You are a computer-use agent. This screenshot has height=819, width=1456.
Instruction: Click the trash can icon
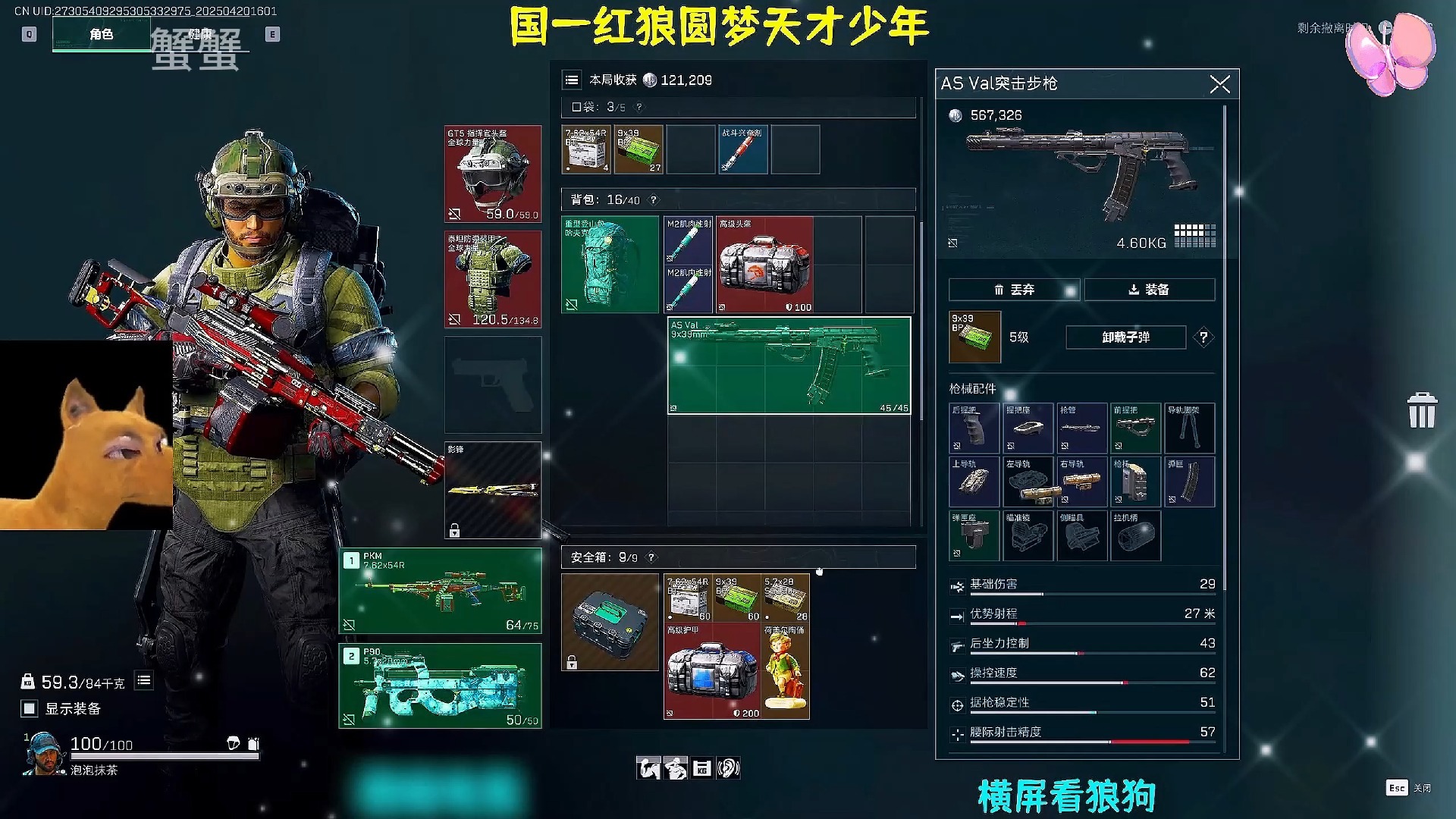click(x=1421, y=410)
